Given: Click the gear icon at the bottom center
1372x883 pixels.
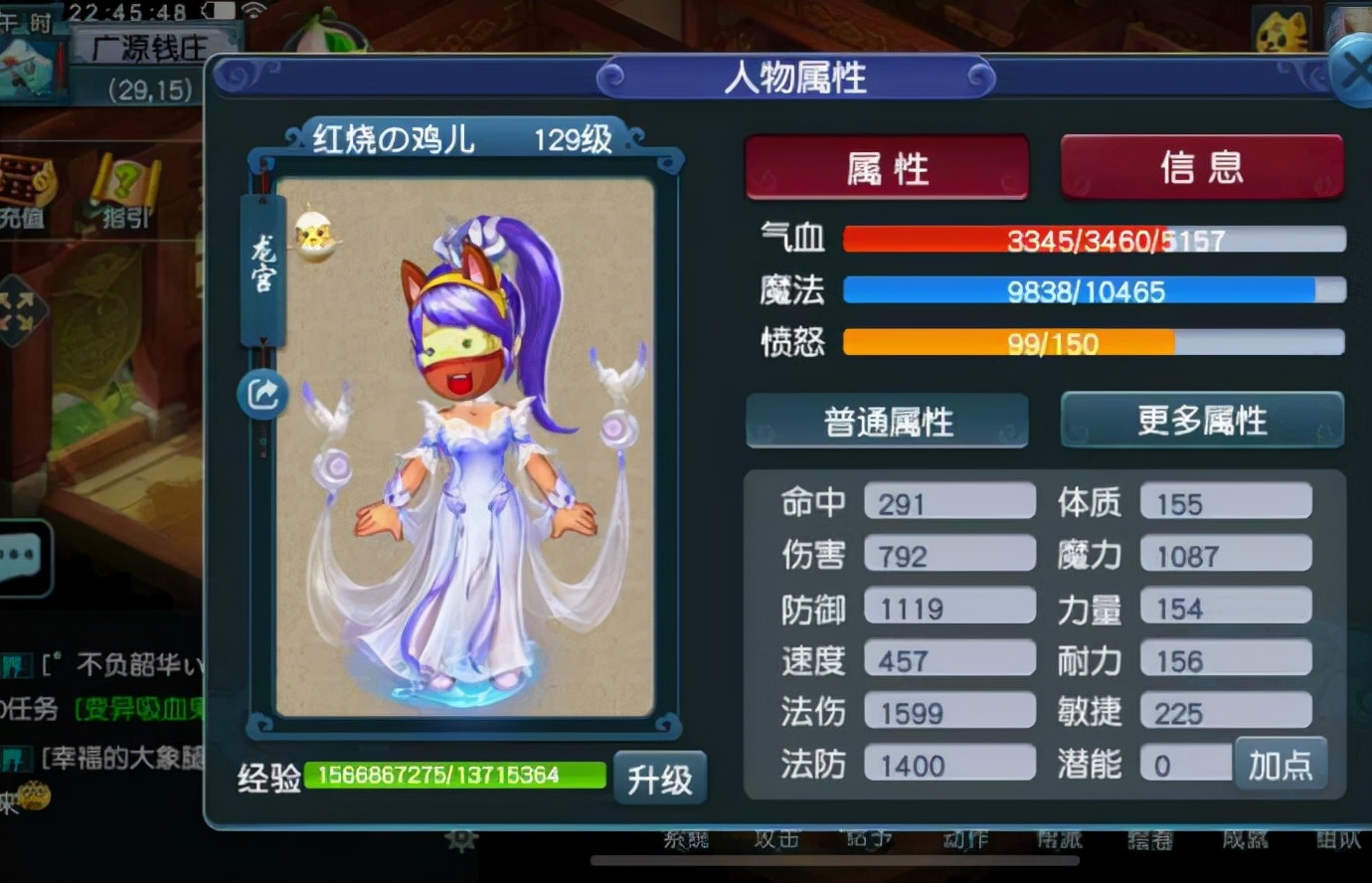Looking at the screenshot, I should click(x=461, y=838).
